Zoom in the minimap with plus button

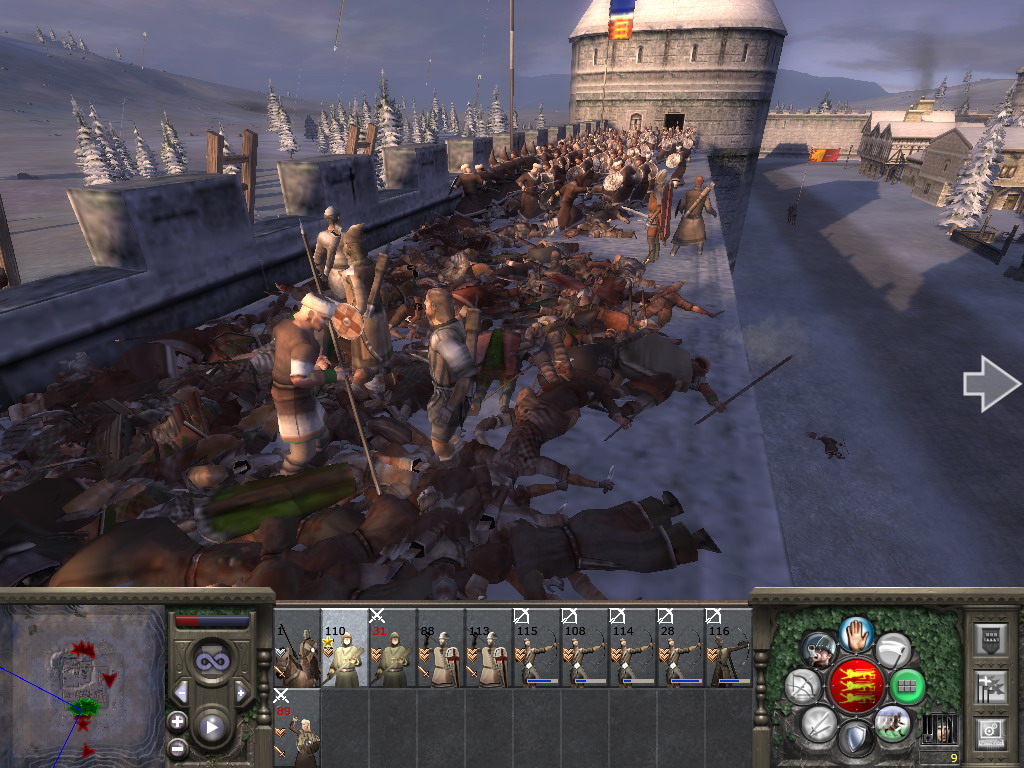(177, 721)
